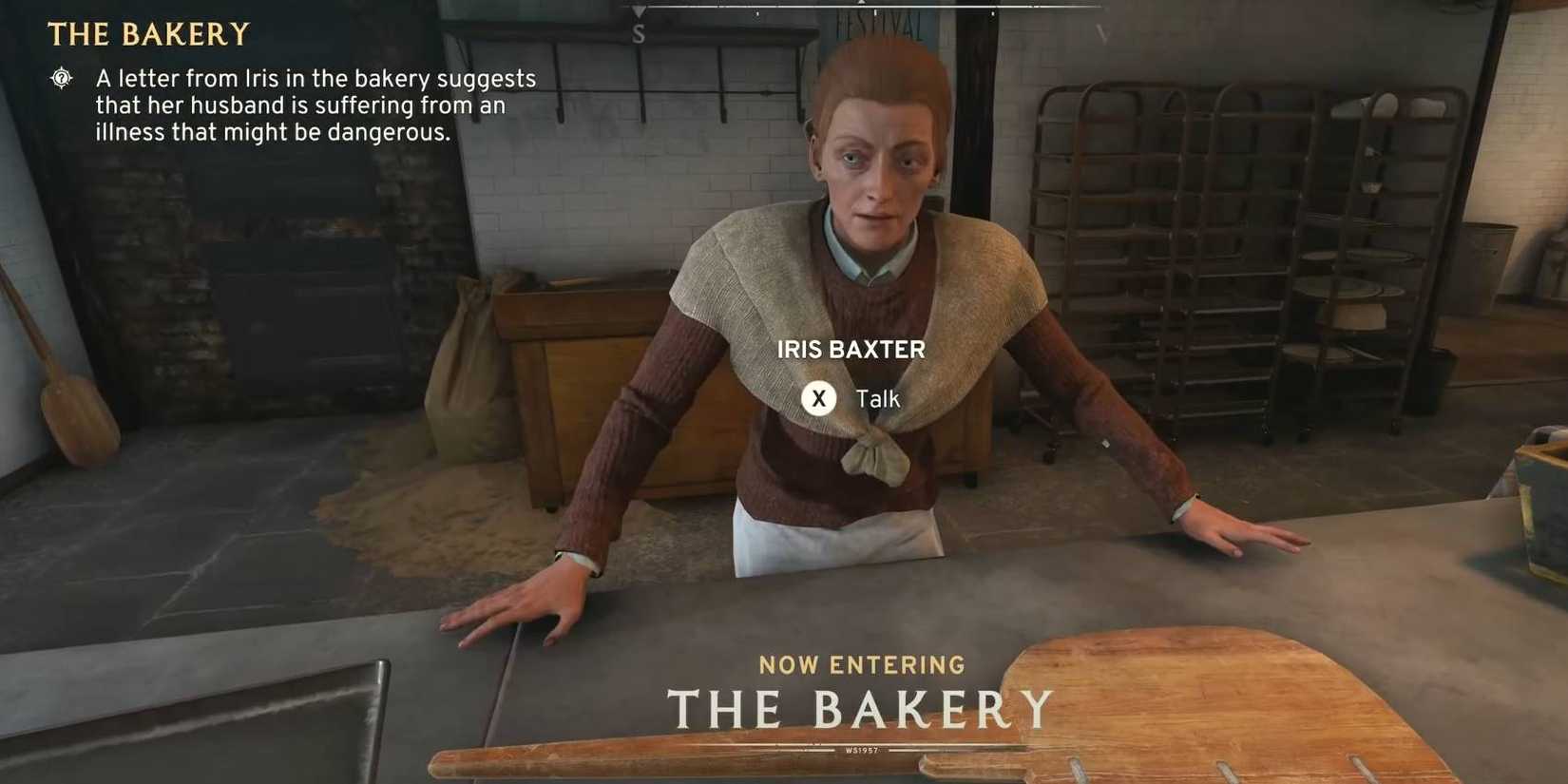Select the downward triangle above the S marker
Viewport: 1568px width, 784px height.
[x=637, y=11]
